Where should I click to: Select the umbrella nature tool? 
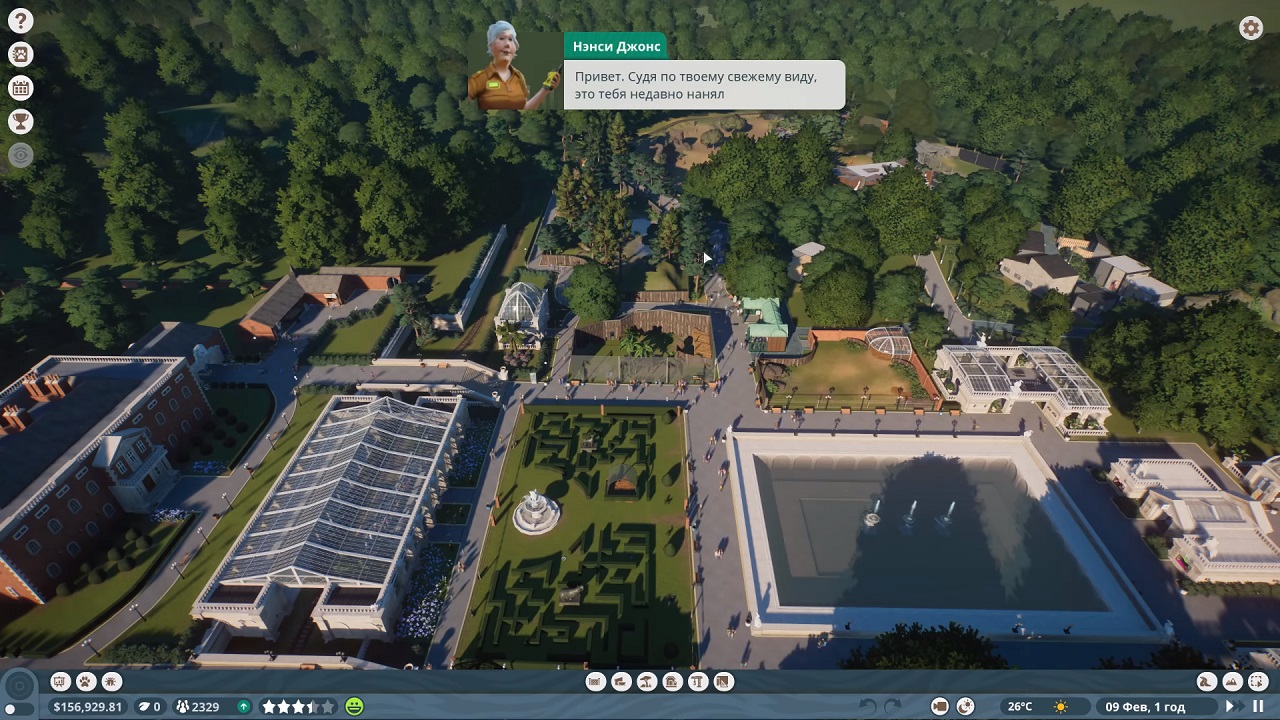[x=647, y=682]
